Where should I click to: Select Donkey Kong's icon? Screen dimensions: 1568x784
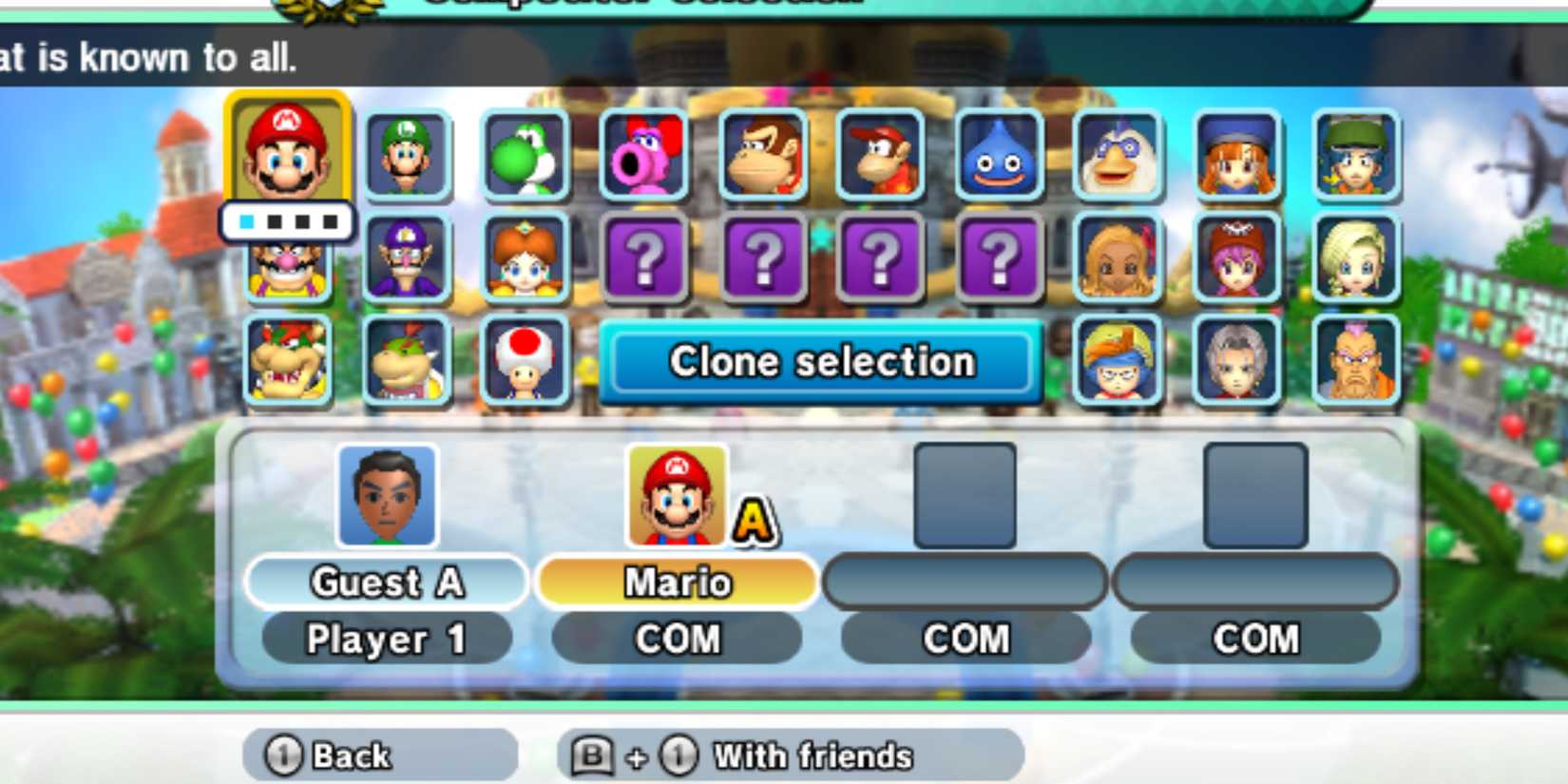(x=763, y=154)
